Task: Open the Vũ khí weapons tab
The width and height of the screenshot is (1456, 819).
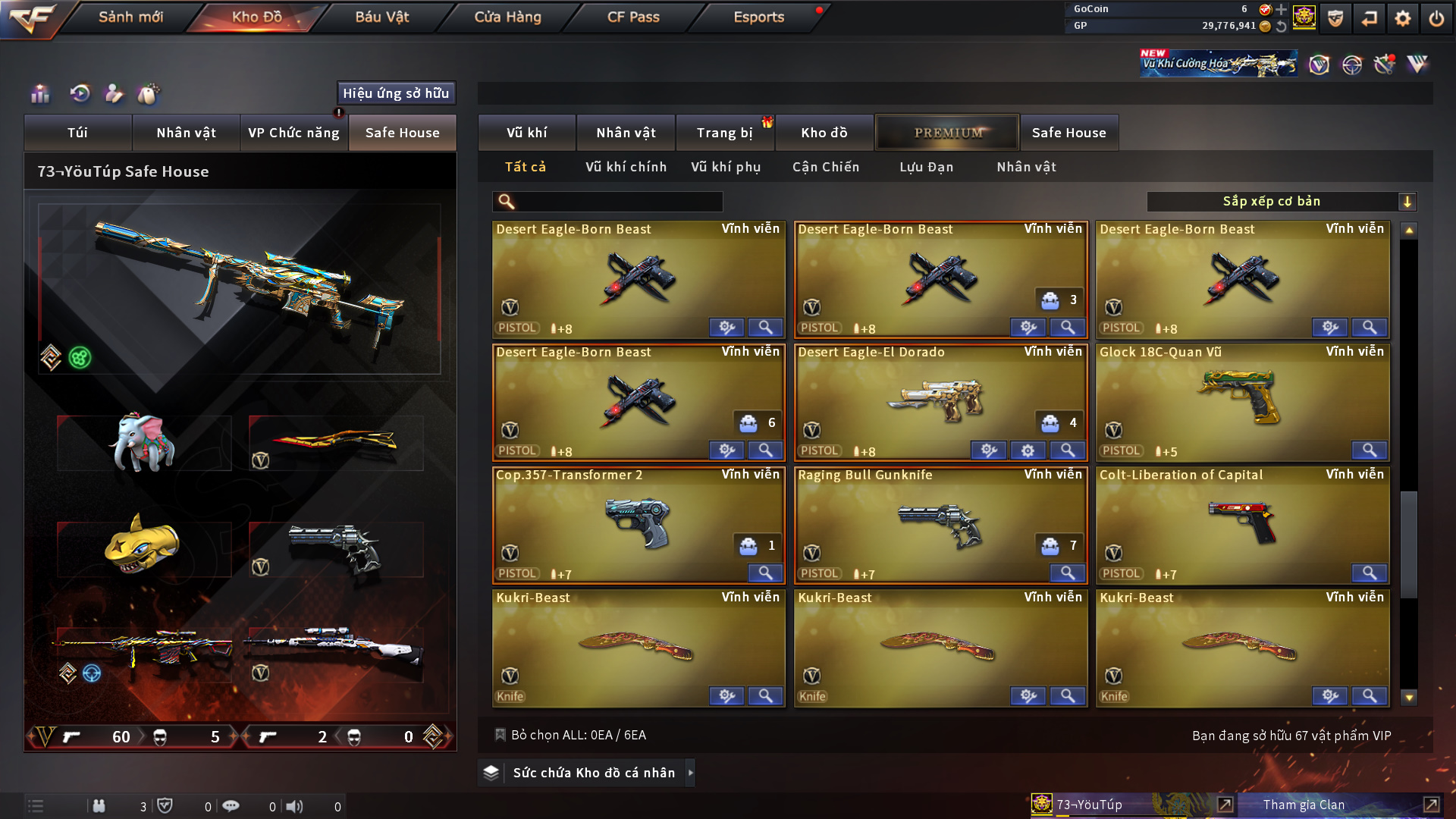Action: point(526,133)
